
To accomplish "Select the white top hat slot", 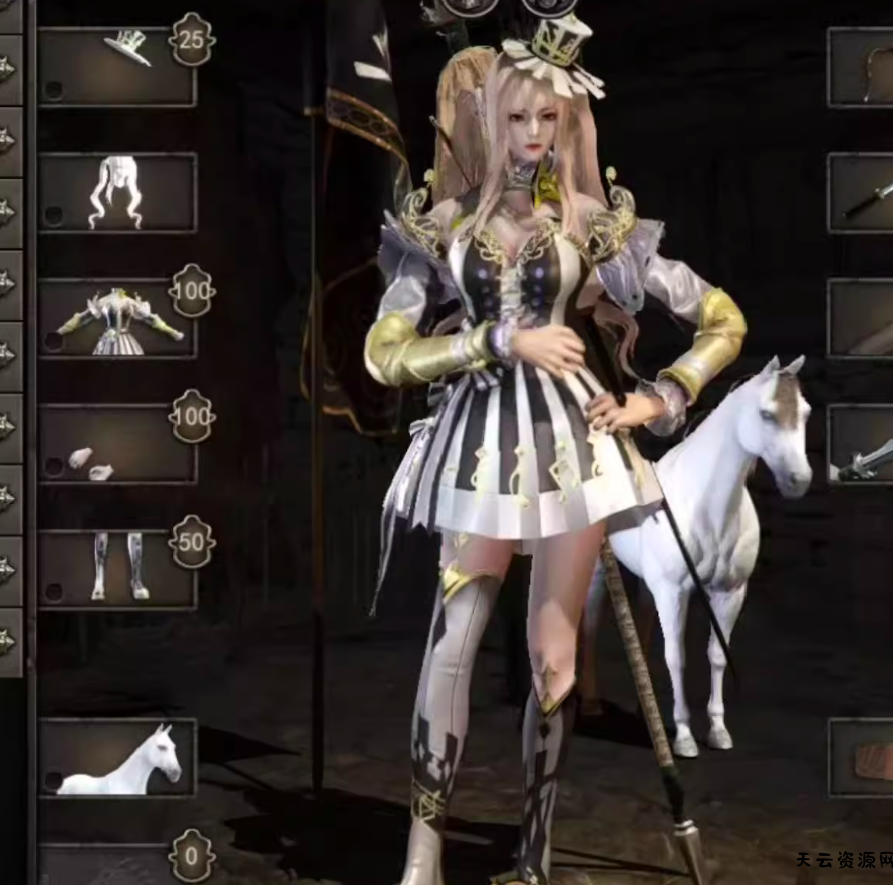I will [x=117, y=66].
